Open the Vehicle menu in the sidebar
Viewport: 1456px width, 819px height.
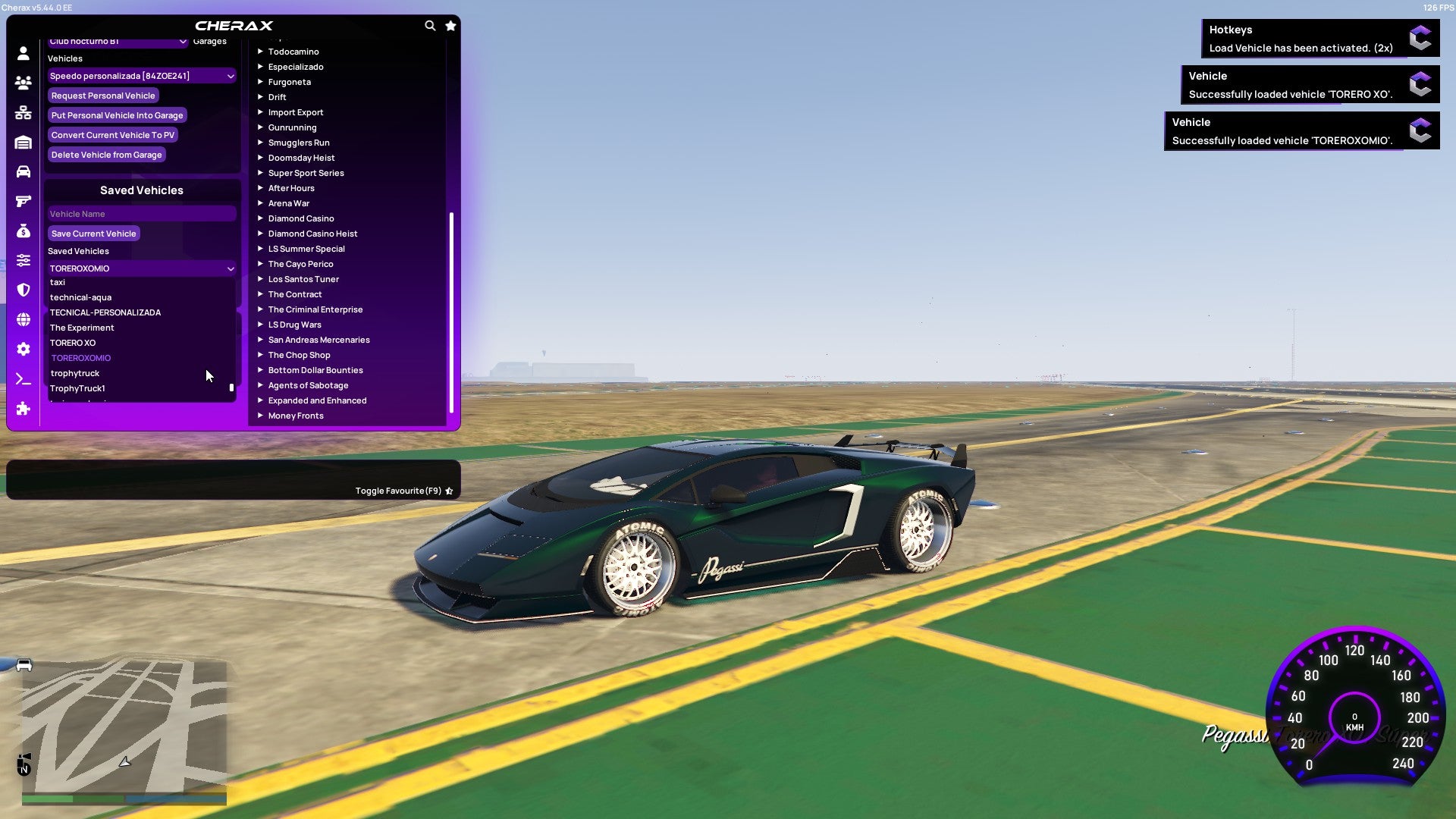pos(24,172)
